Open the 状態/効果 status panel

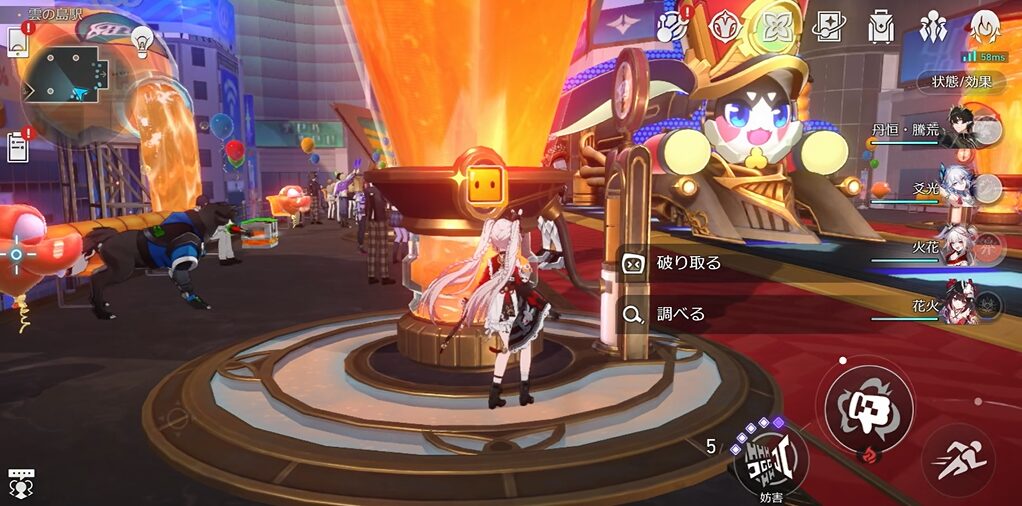(960, 82)
